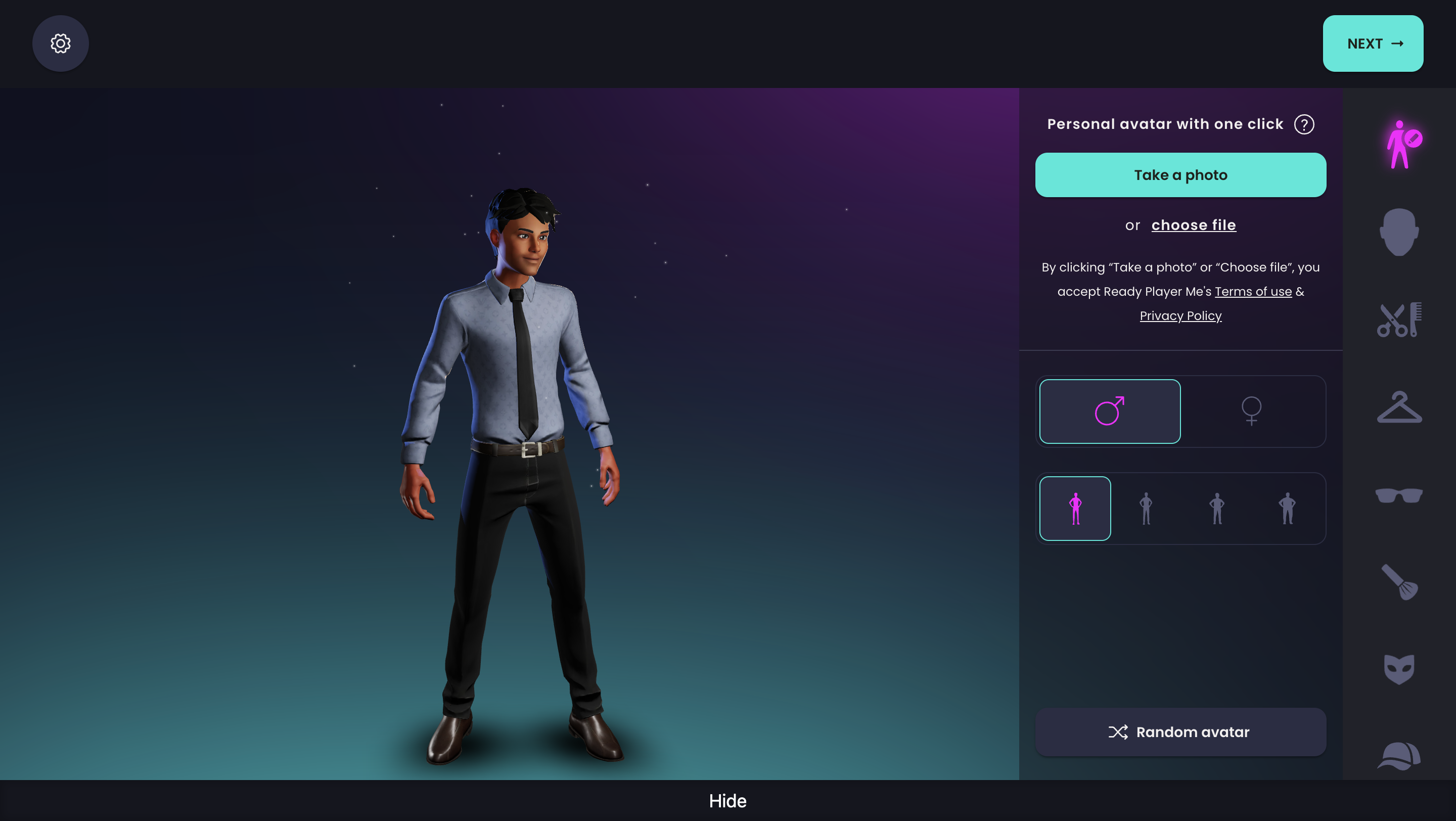Show help for personal avatar question mark
Viewport: 1456px width, 821px height.
pyautogui.click(x=1303, y=124)
